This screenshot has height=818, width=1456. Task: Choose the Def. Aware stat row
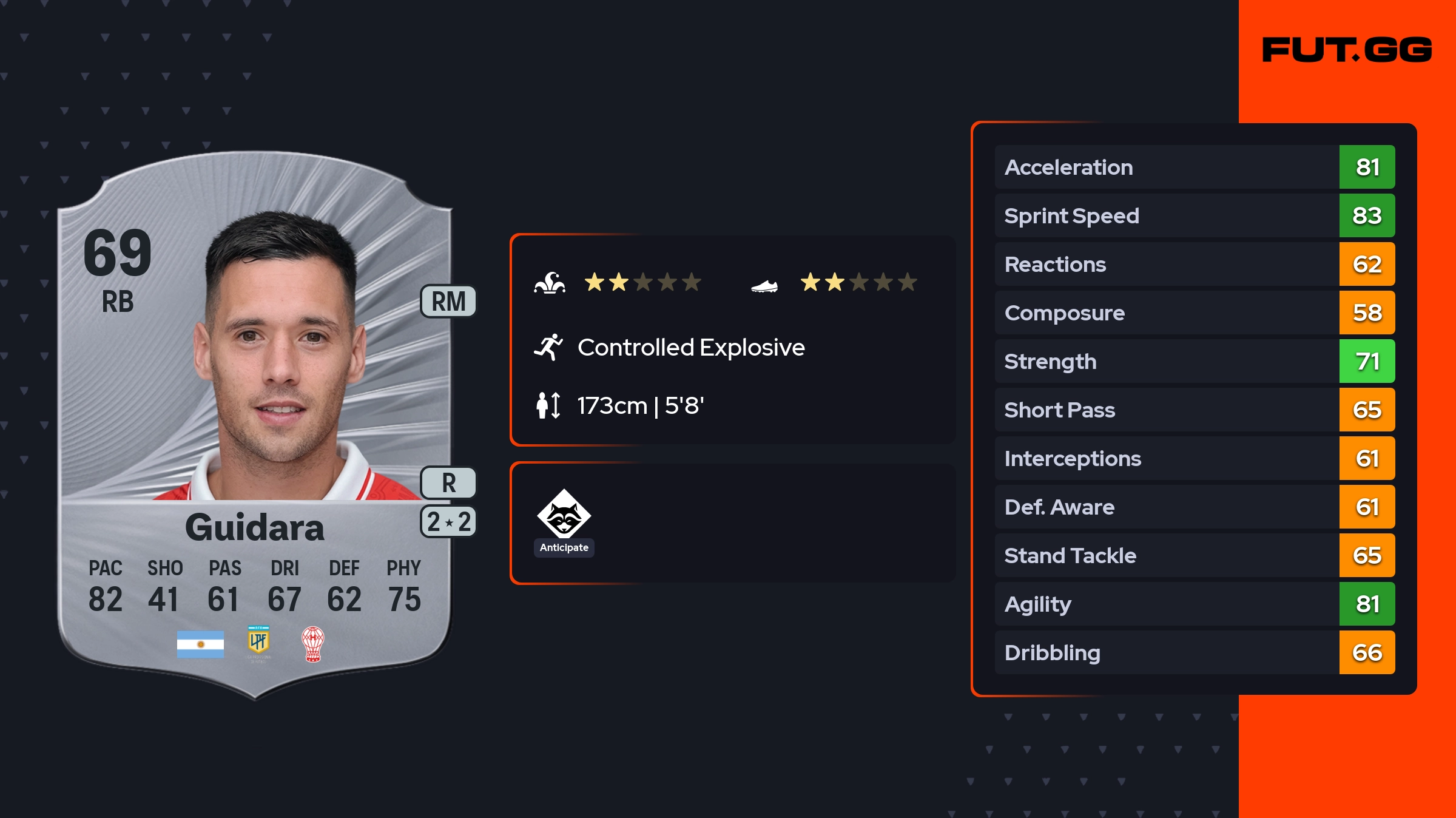coord(1195,507)
